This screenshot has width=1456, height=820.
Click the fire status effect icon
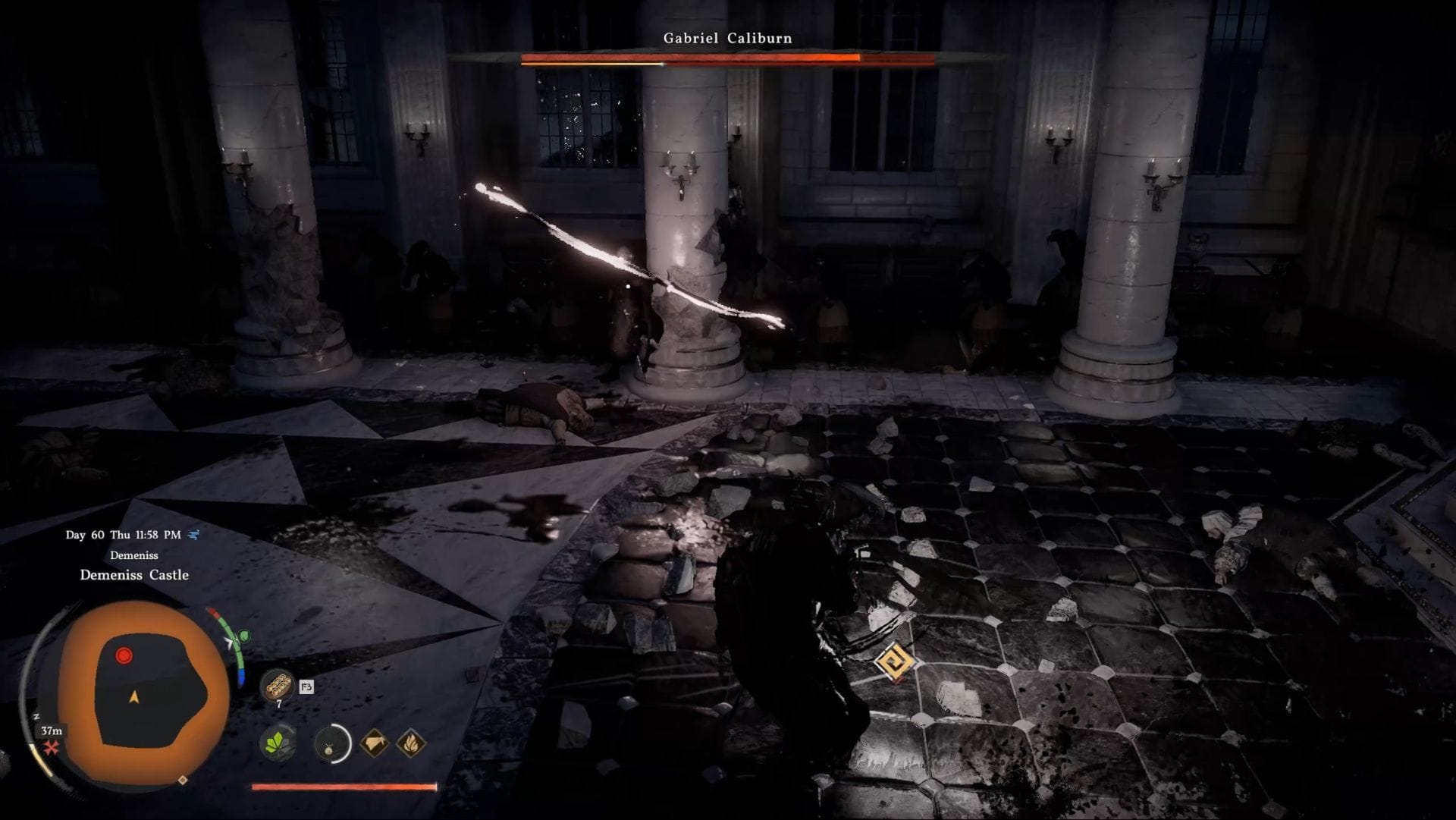[x=410, y=745]
